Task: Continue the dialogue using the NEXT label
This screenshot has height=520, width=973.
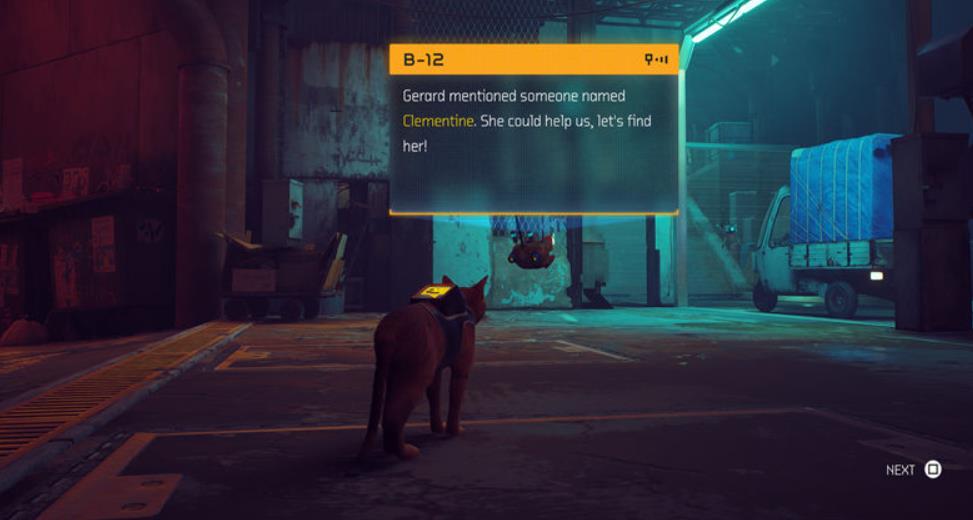Action: click(900, 469)
